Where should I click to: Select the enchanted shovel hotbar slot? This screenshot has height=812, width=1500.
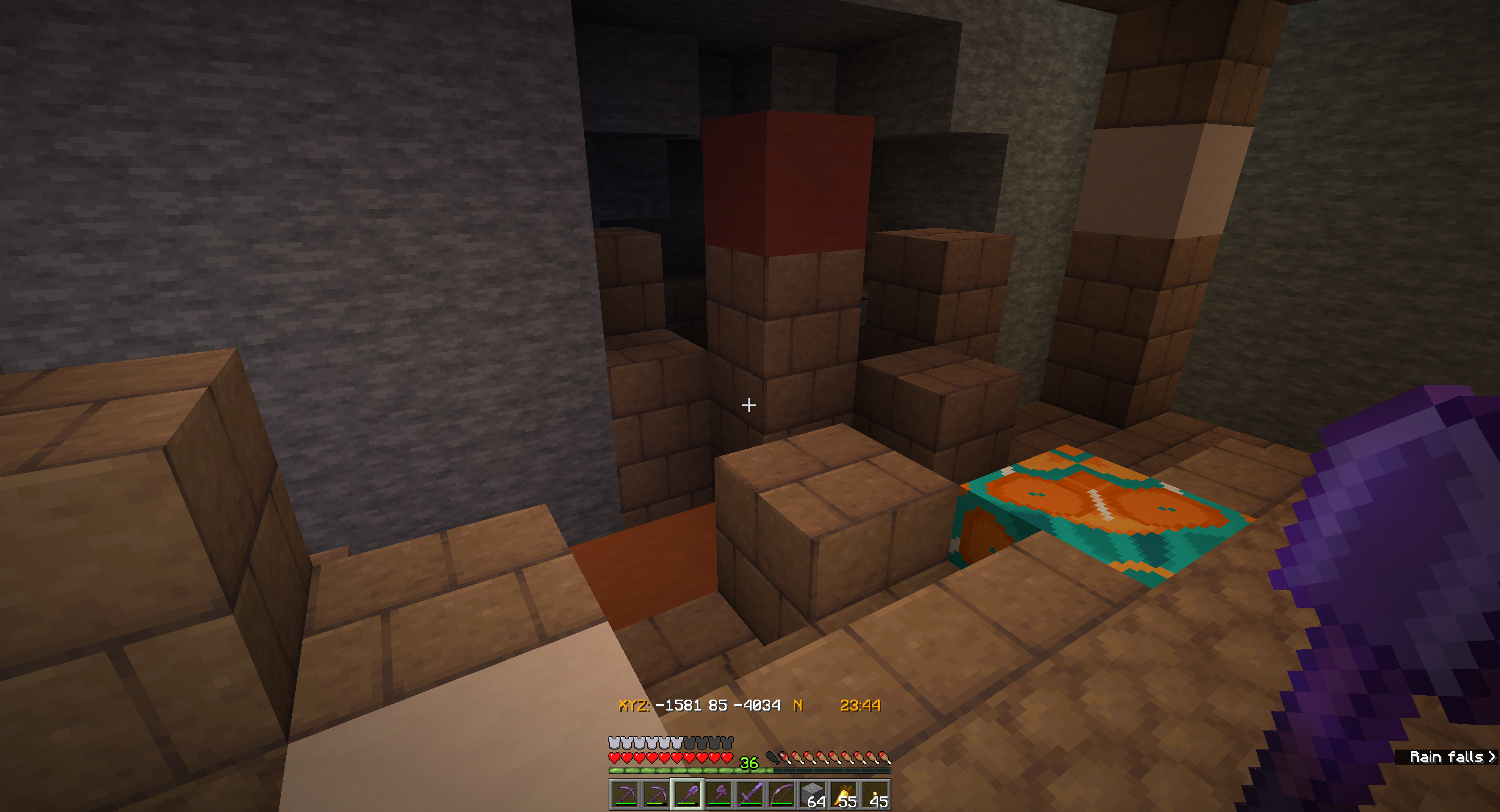(687, 794)
